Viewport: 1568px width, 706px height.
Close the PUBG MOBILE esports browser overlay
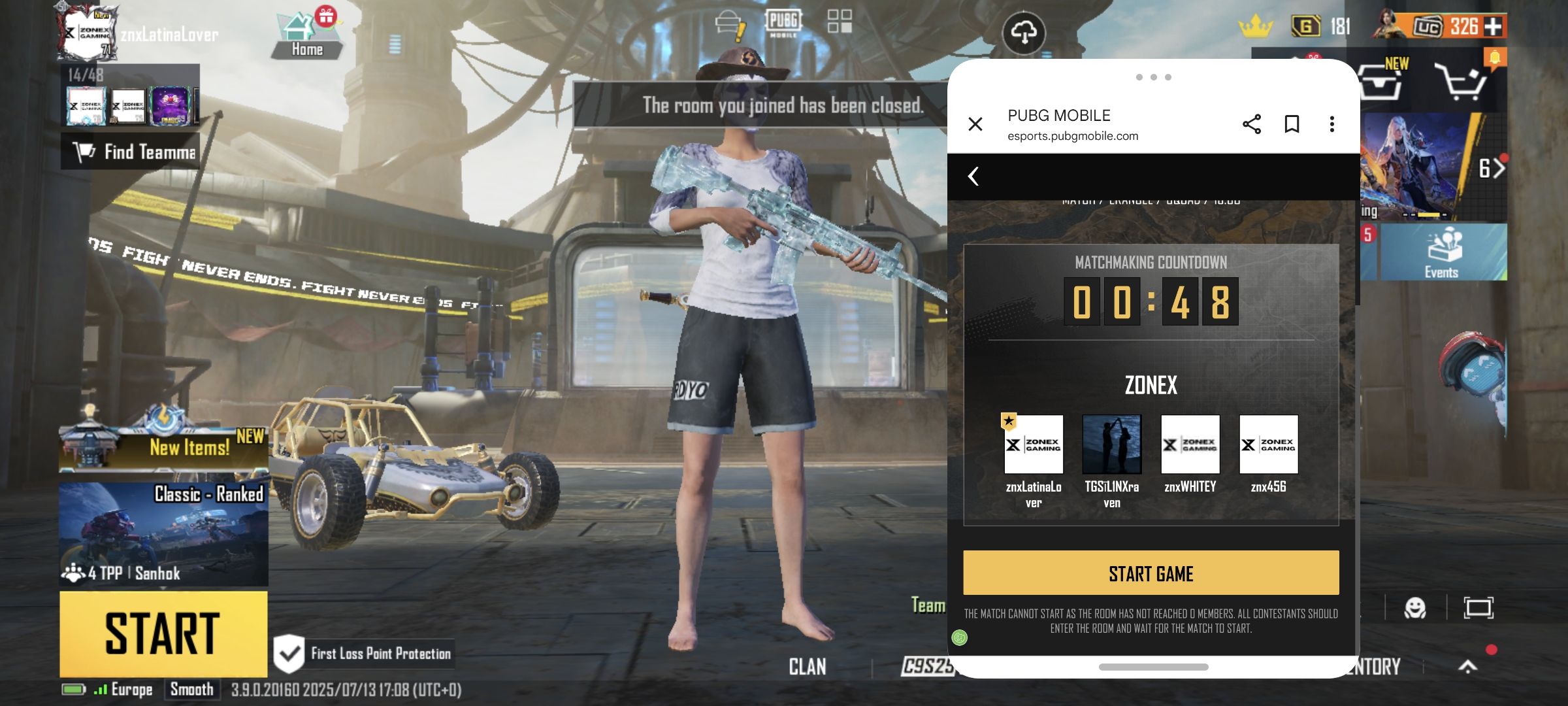(975, 124)
